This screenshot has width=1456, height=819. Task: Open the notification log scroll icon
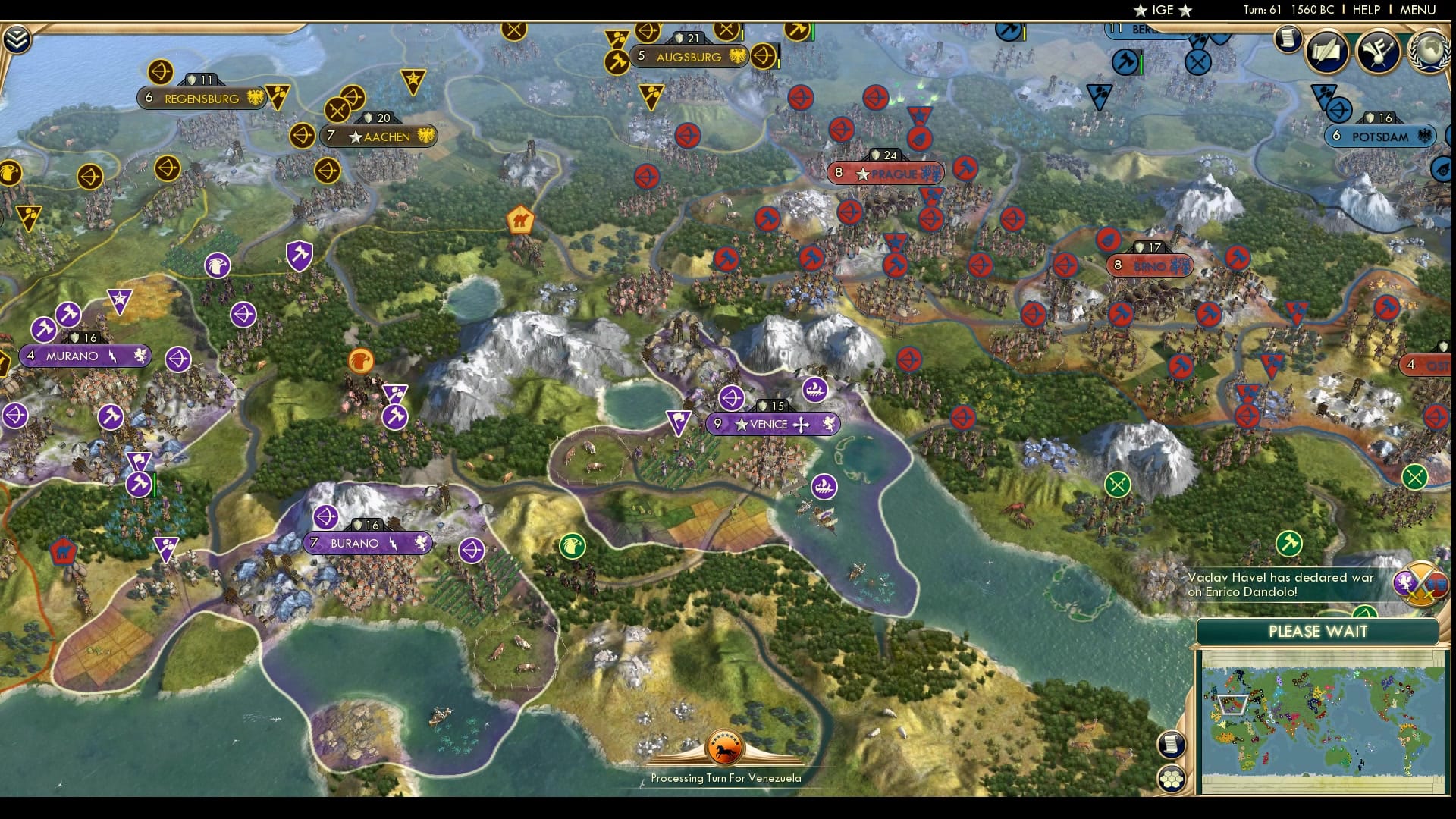tap(1287, 39)
